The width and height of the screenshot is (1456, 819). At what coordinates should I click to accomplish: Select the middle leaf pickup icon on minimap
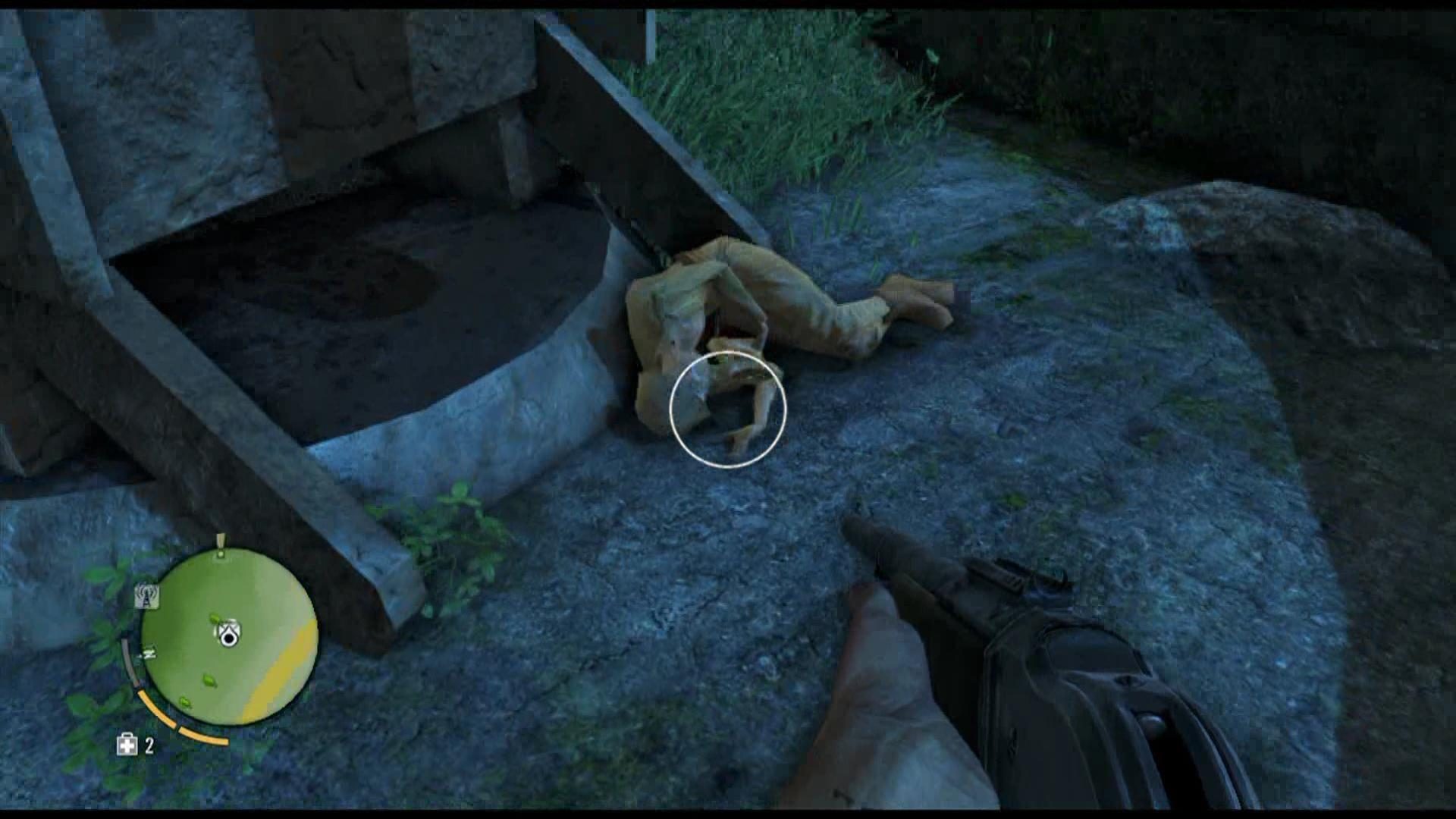click(209, 681)
